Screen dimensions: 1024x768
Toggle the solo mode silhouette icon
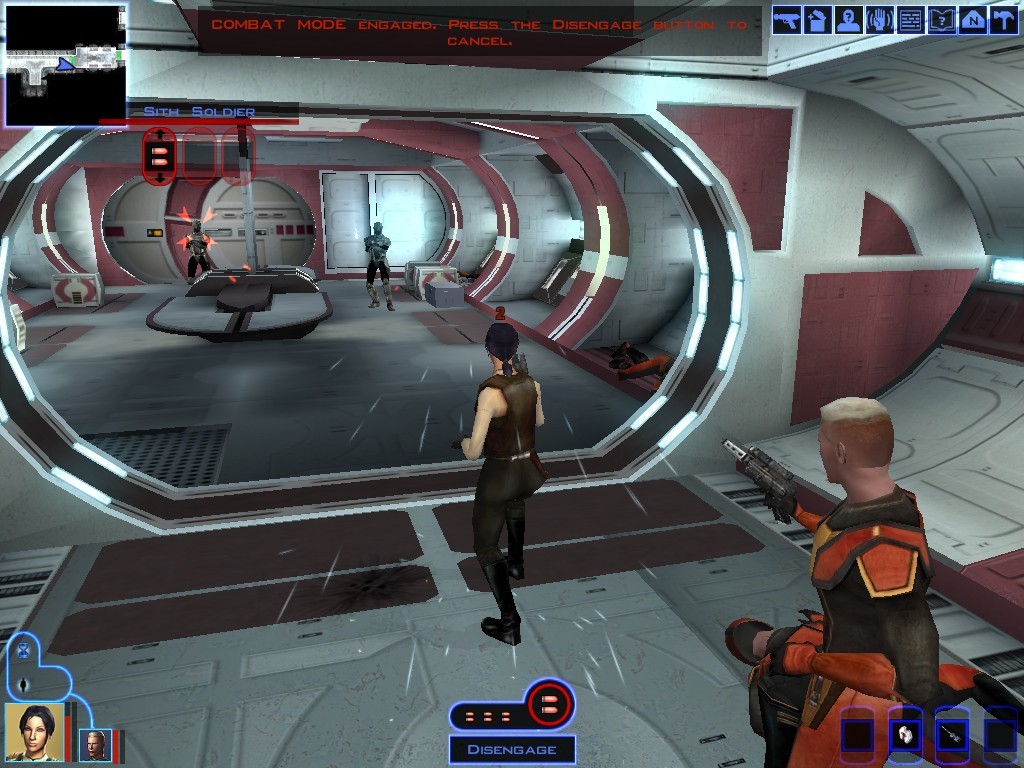click(x=23, y=685)
